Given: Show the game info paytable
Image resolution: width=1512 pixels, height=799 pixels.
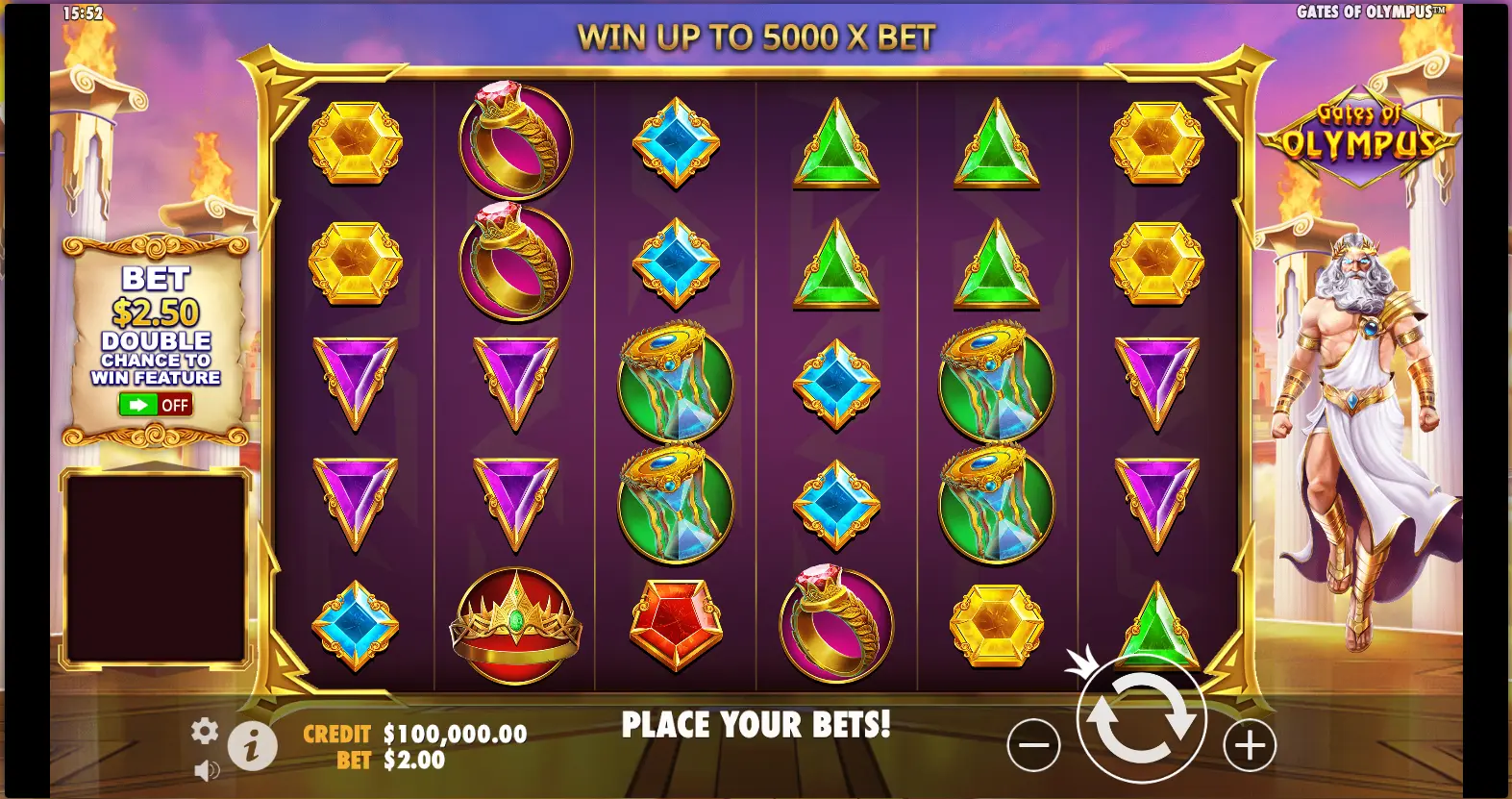Looking at the screenshot, I should pos(253,745).
